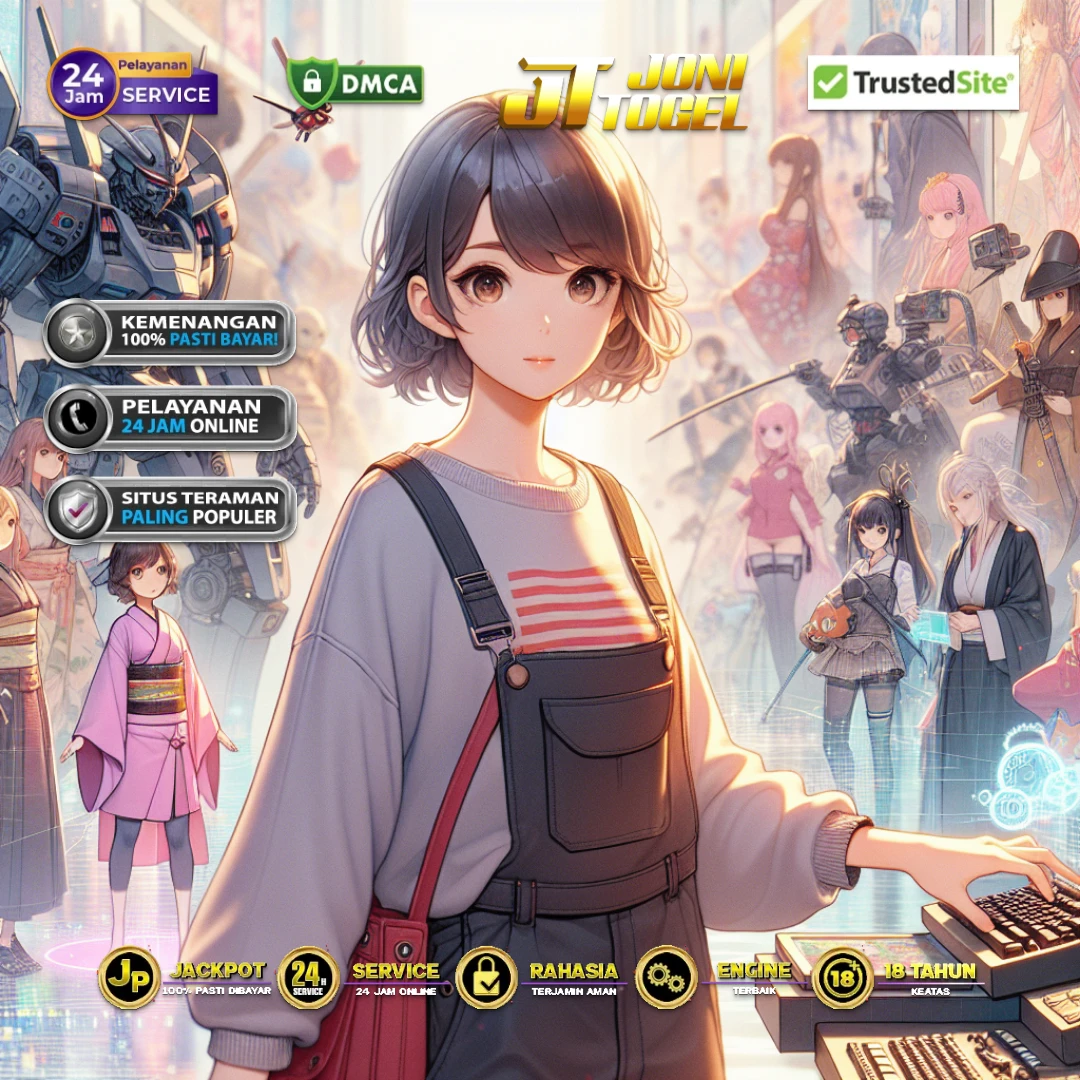Open the DMCA protection badge
Viewport: 1080px width, 1080px height.
click(x=355, y=83)
